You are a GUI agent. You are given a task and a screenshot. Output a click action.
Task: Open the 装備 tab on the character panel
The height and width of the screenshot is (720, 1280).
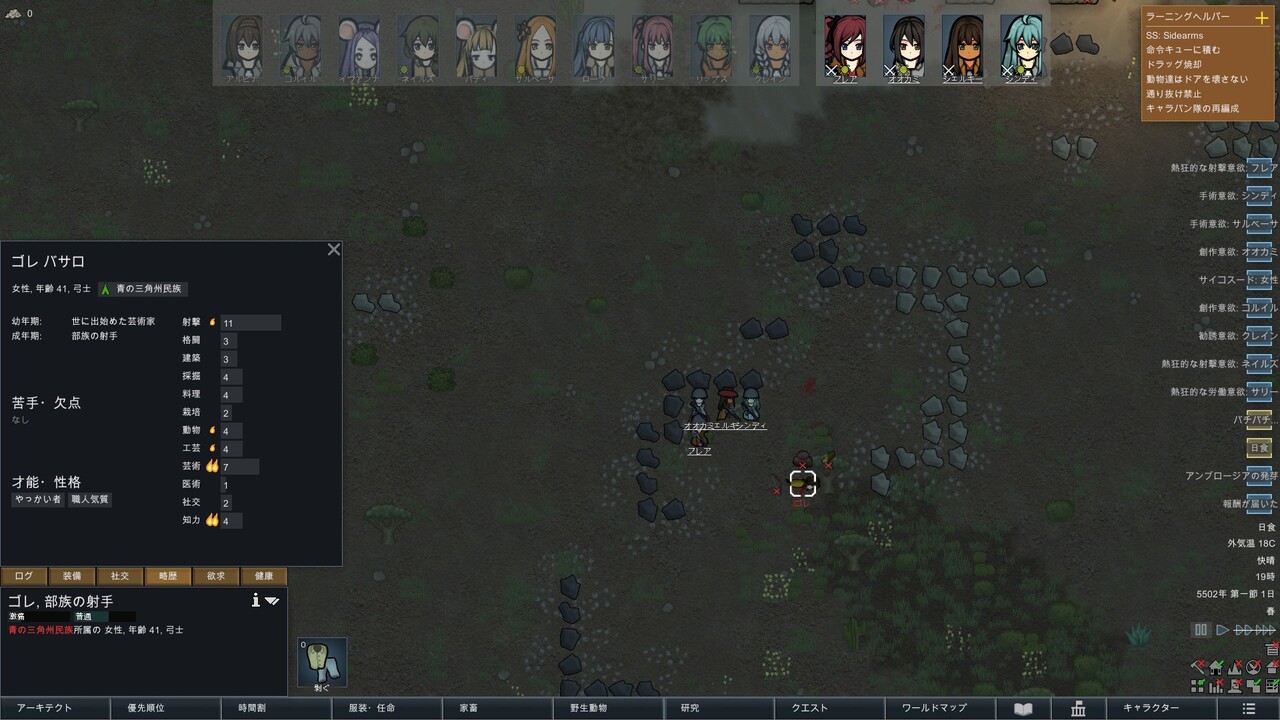[x=71, y=577]
